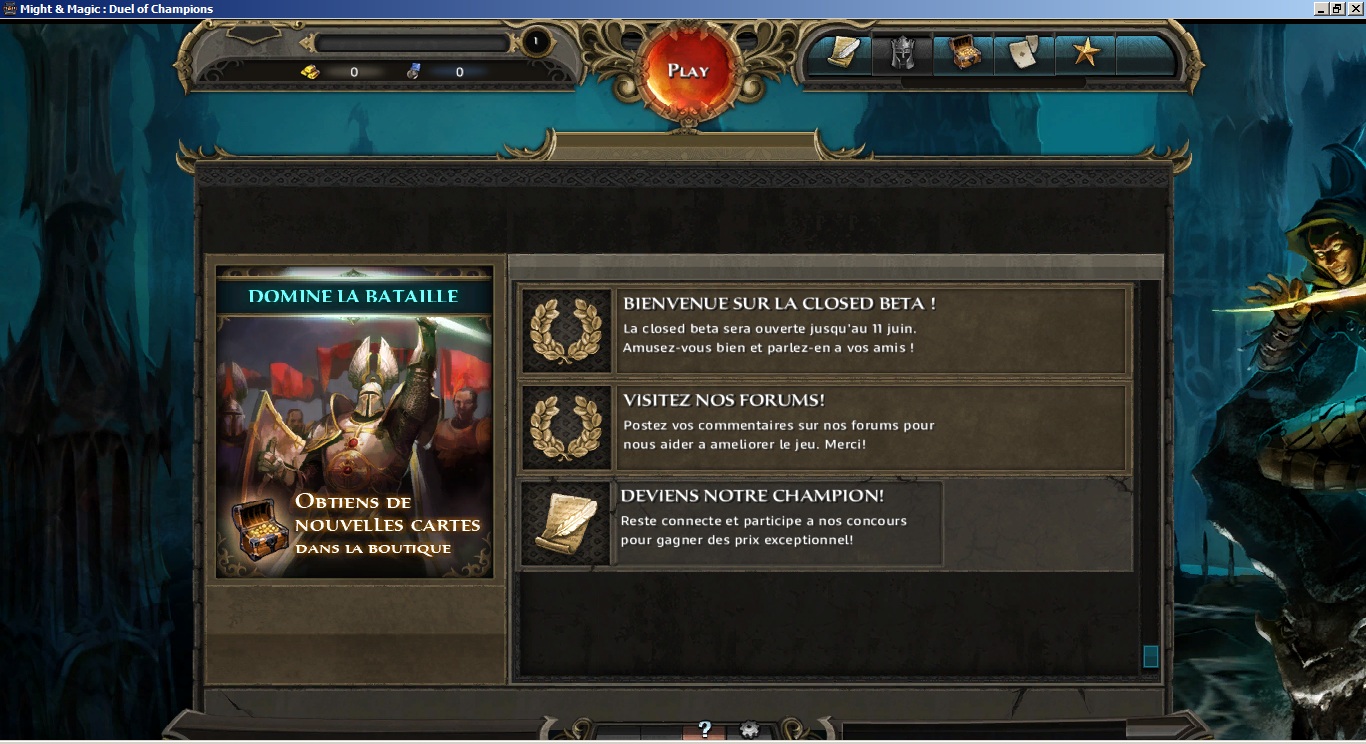Click the Domine la Bataille shop banner

coord(355,422)
